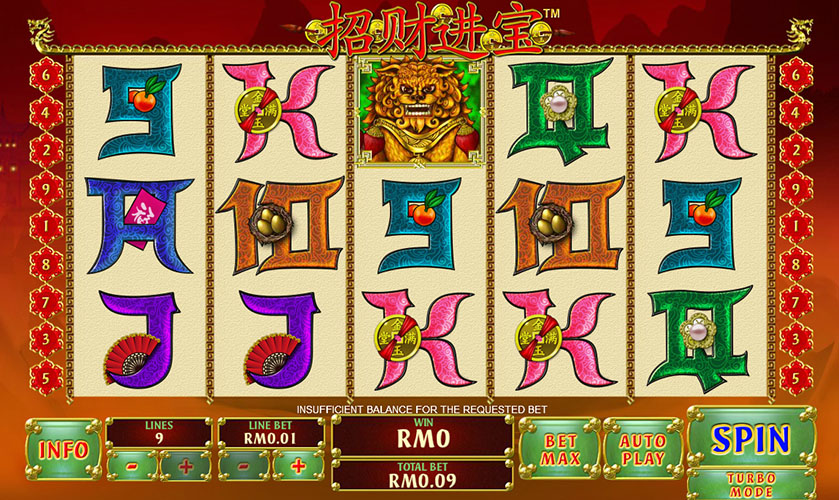Screen dimensions: 839x500
Task: Toggle TURBO MODE
Action: coord(750,484)
